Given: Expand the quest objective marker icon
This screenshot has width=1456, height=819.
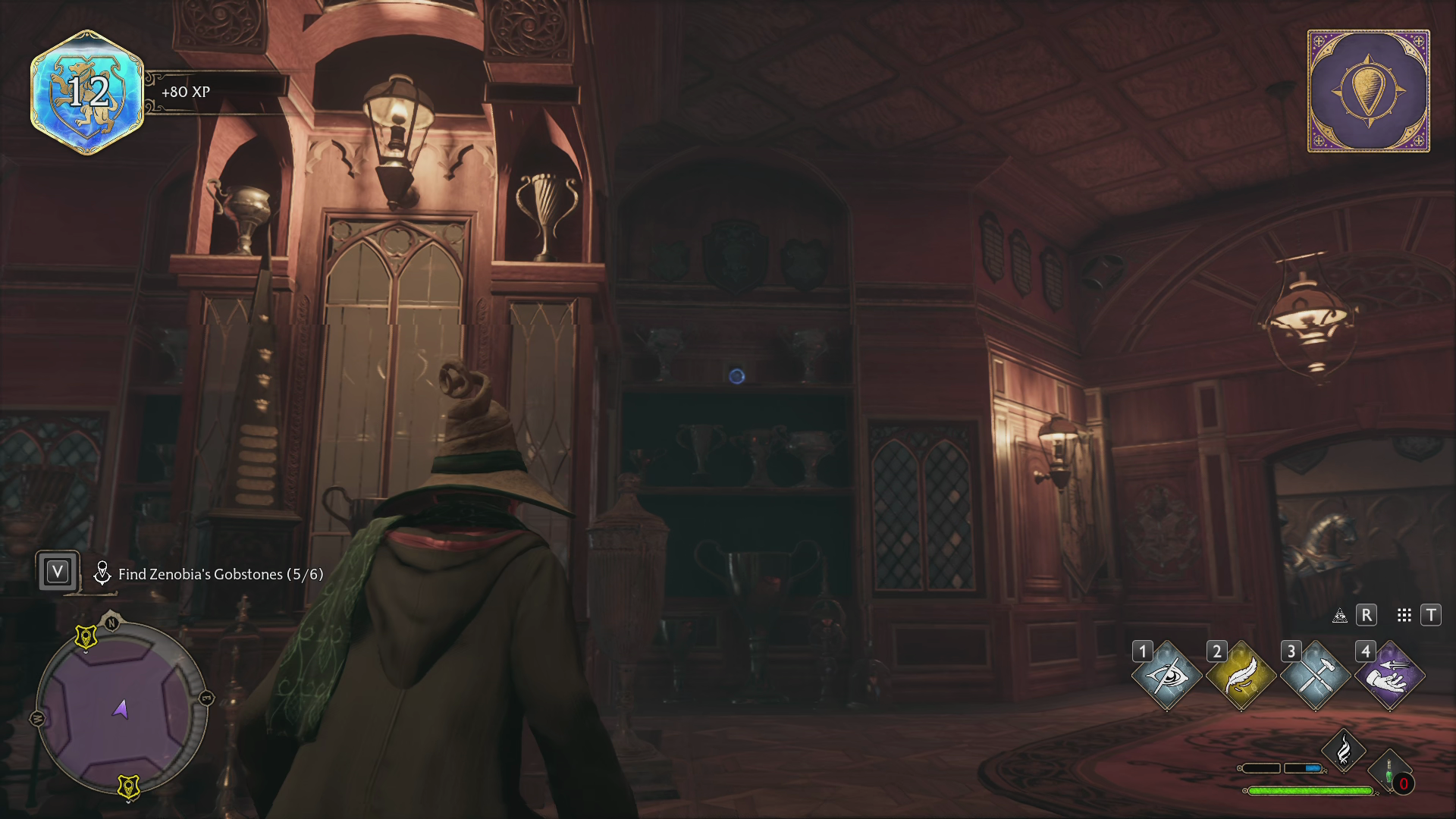Looking at the screenshot, I should pos(103,573).
